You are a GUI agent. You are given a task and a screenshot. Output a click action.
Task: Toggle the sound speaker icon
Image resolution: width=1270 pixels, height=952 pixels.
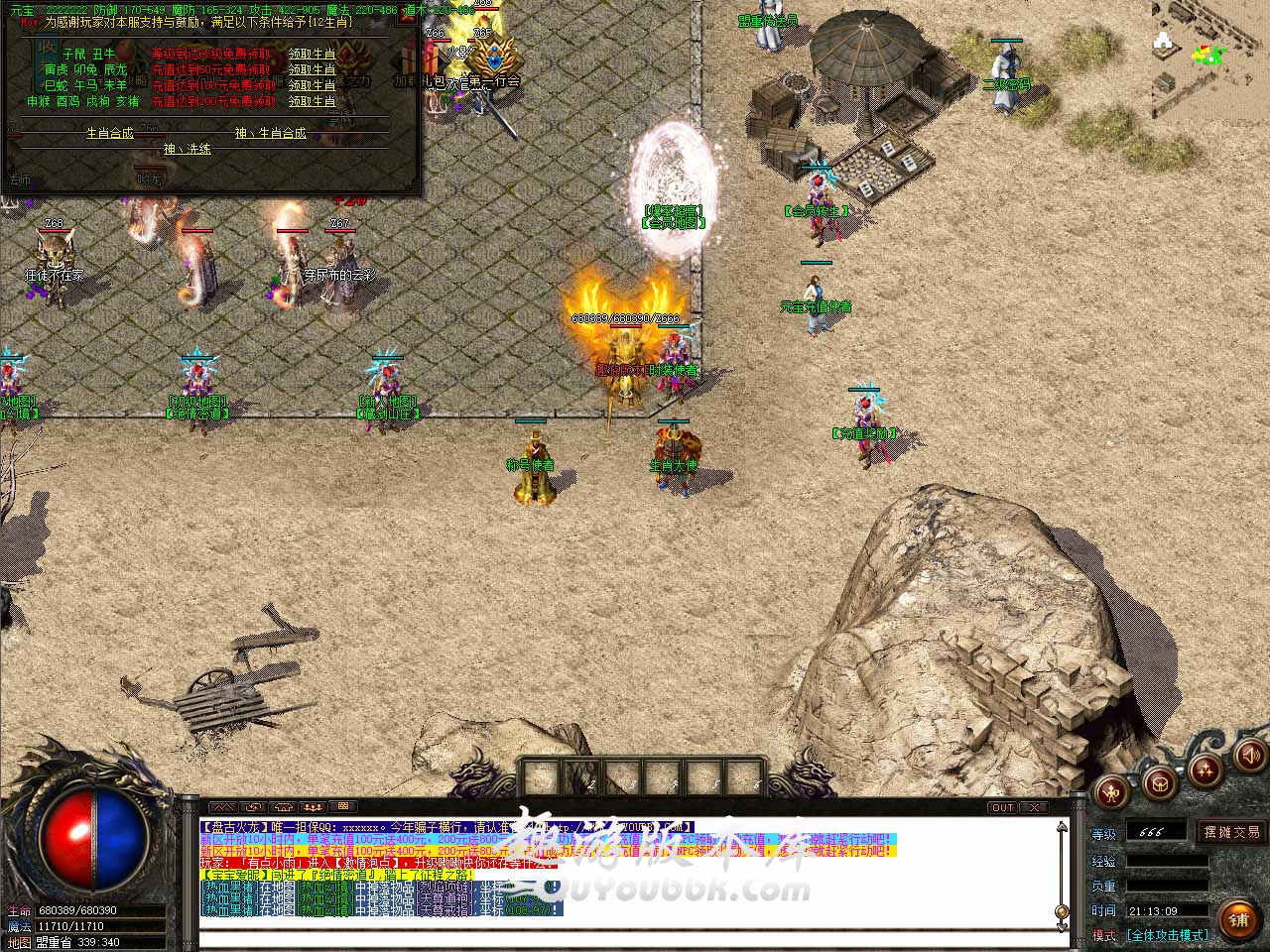pos(1249,757)
